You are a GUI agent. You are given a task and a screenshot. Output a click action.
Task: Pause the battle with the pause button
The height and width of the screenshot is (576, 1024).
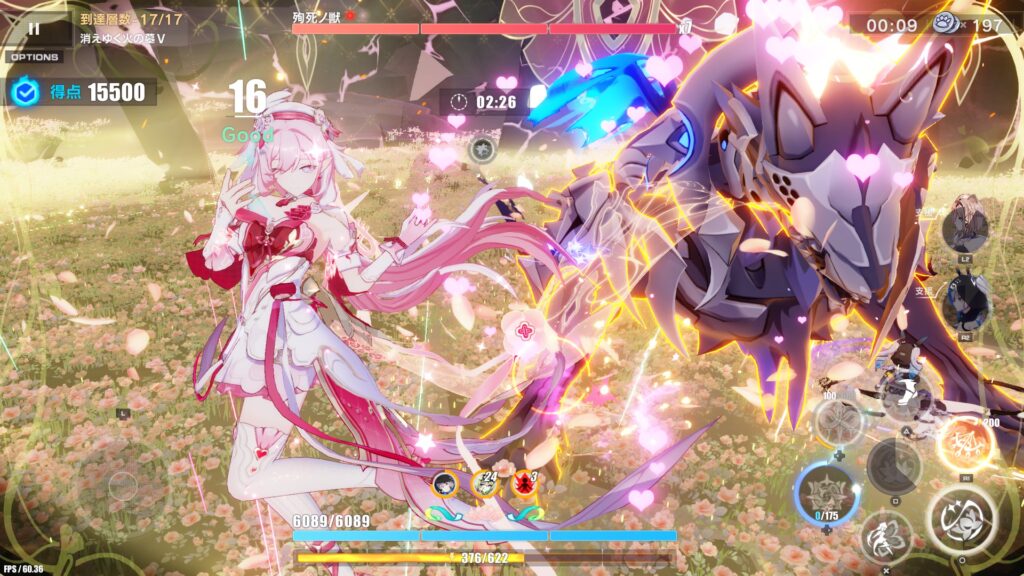(34, 30)
